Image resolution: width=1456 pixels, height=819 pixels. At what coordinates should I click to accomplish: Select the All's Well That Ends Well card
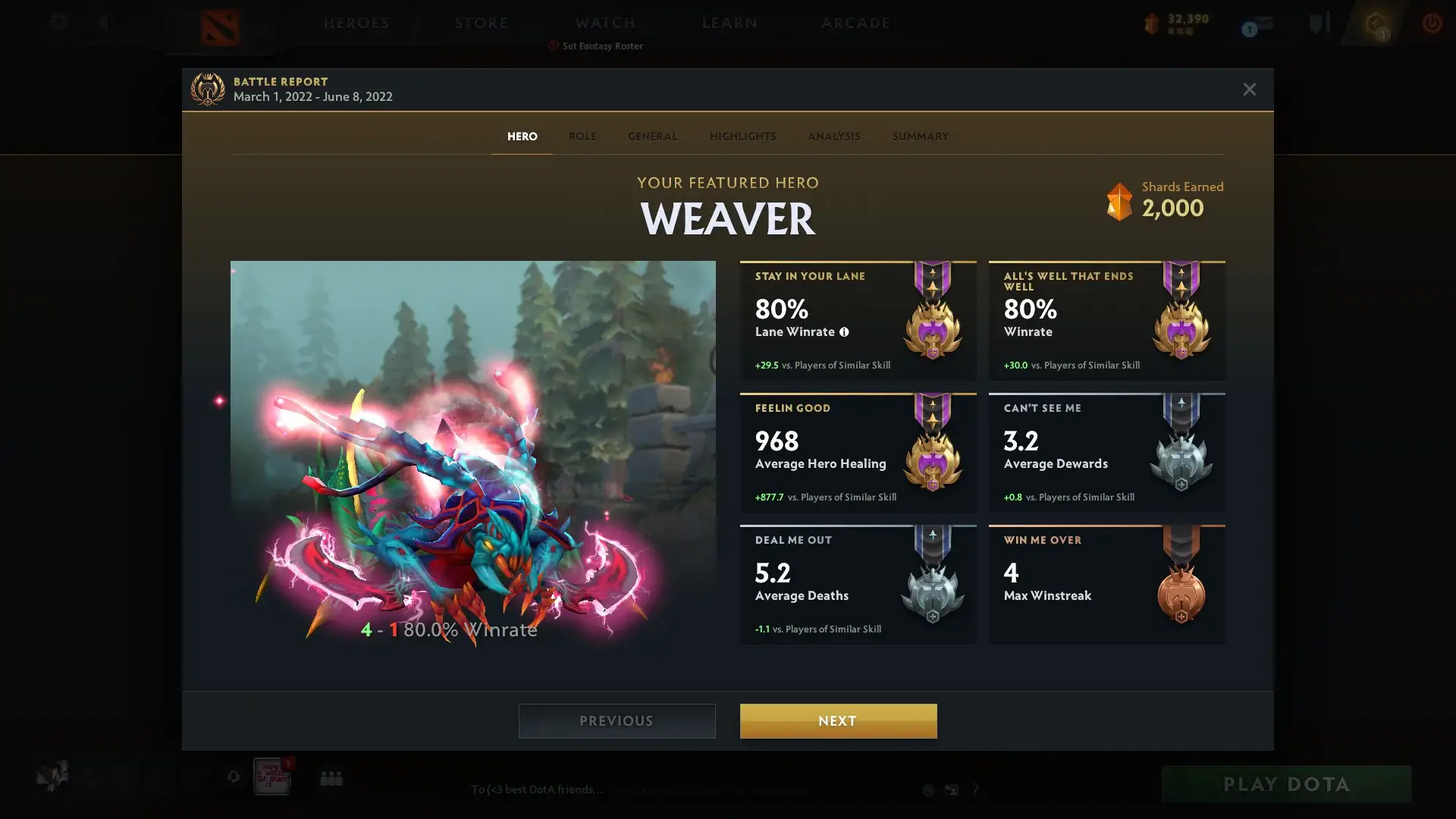[1106, 321]
